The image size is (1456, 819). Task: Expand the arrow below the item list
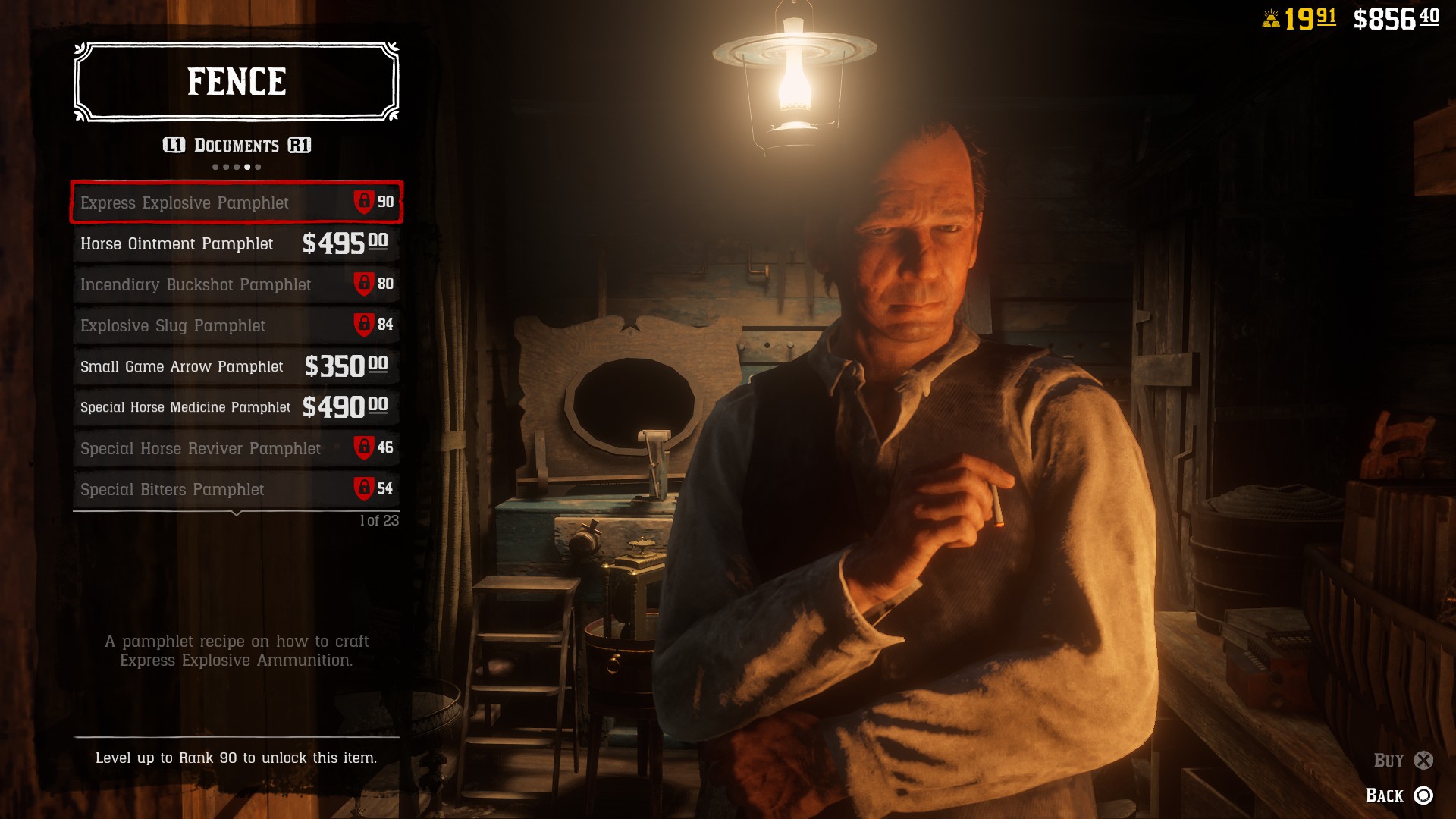236,513
